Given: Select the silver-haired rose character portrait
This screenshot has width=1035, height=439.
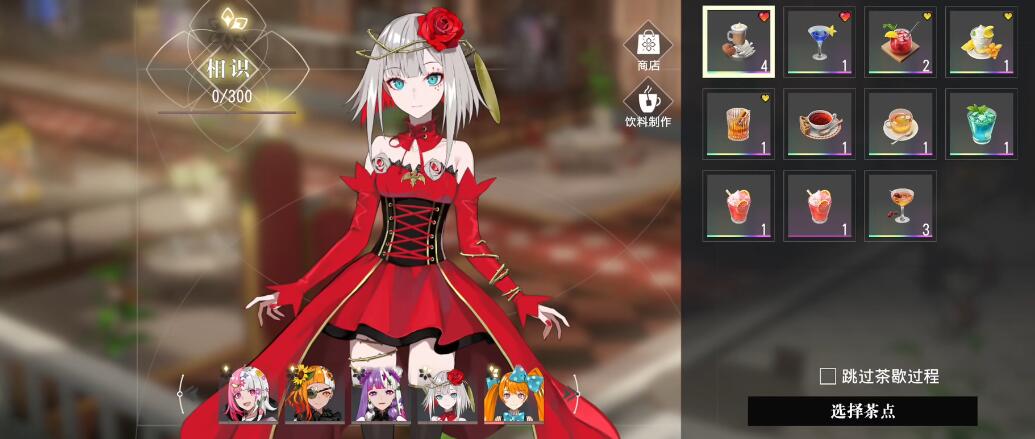Looking at the screenshot, I should tap(444, 397).
